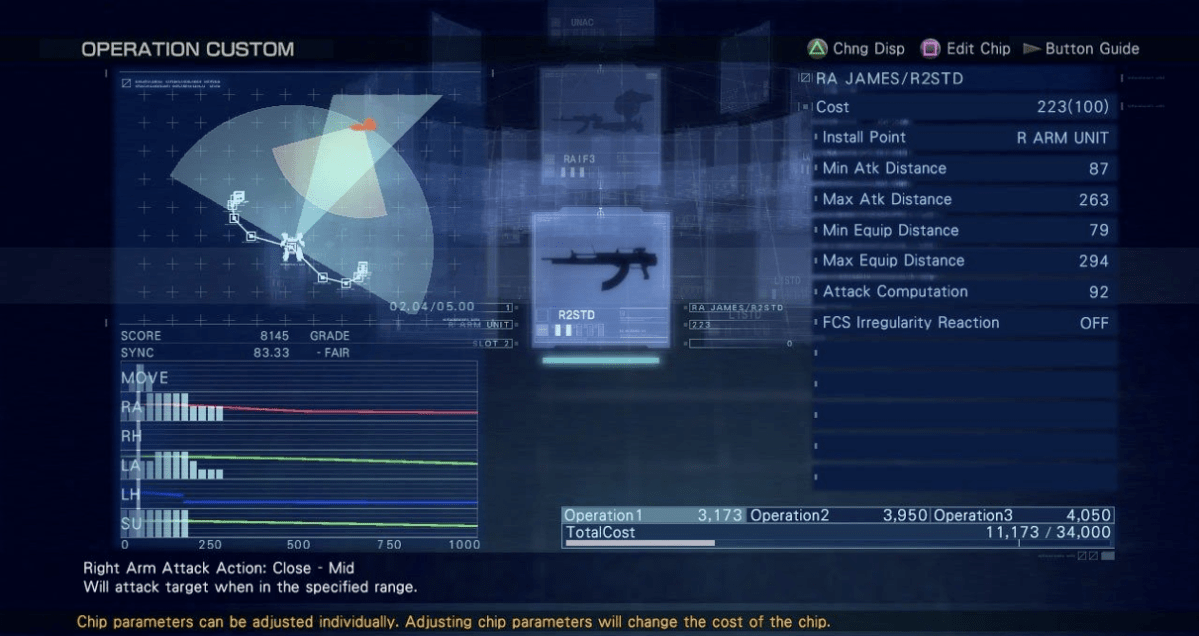Select the SU row in action graph
The image size is (1199, 636).
tap(300, 523)
